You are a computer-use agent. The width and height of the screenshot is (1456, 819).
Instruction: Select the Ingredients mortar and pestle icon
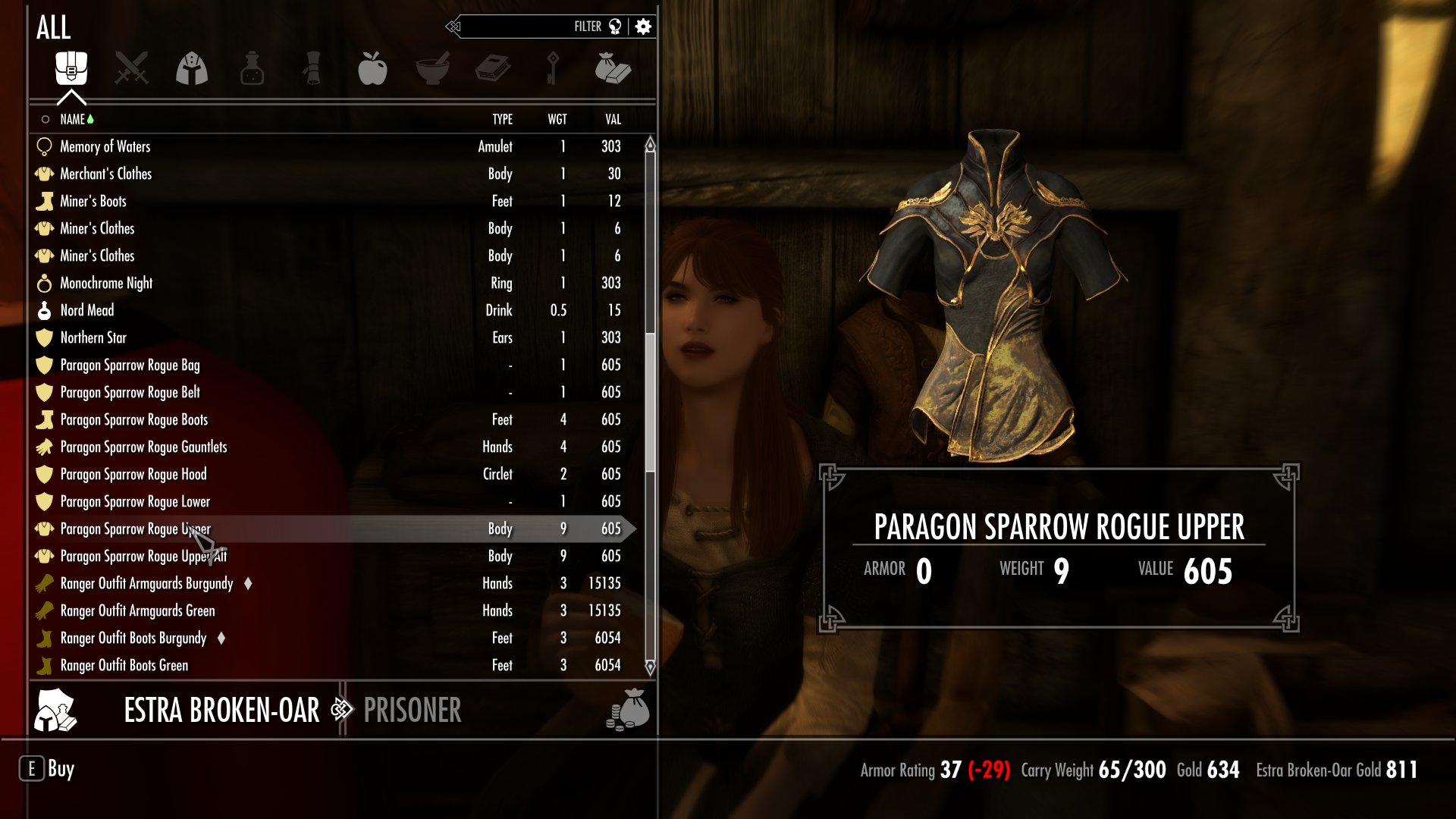[434, 68]
